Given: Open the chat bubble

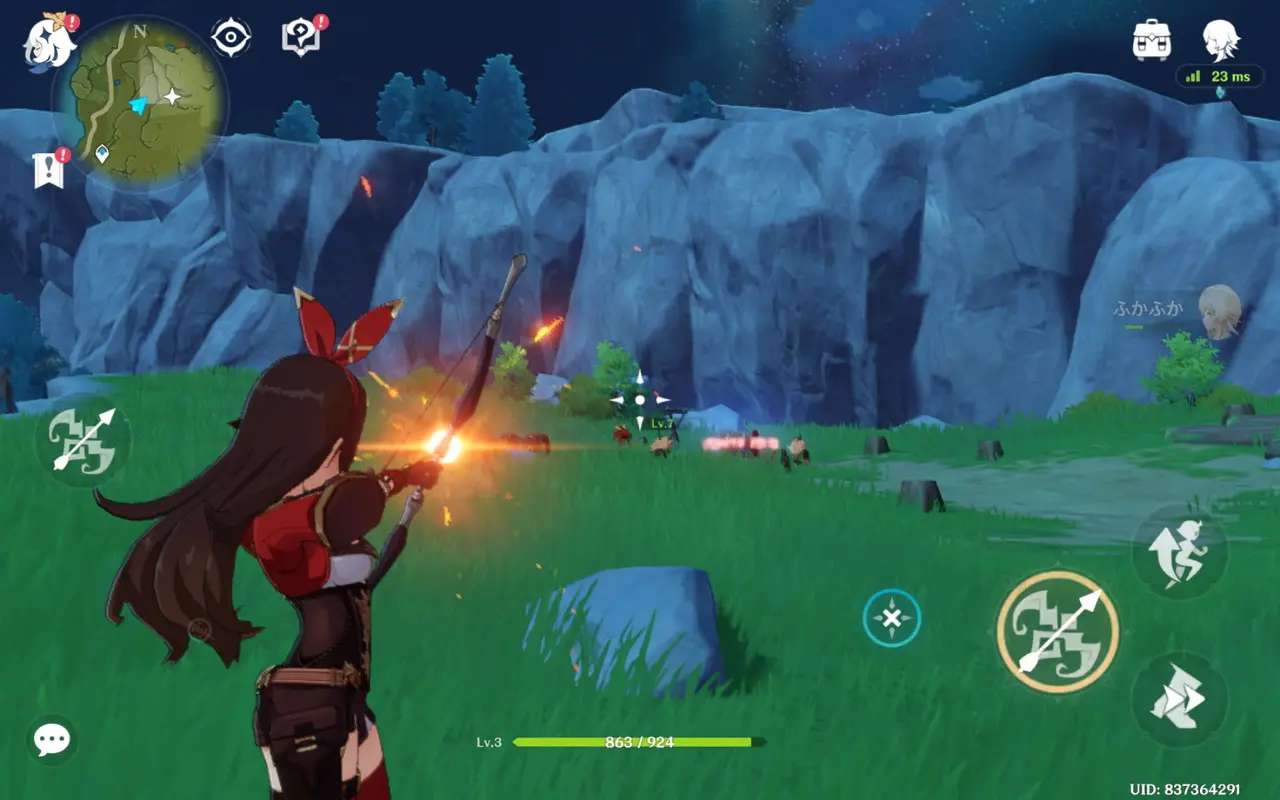Looking at the screenshot, I should point(51,740).
